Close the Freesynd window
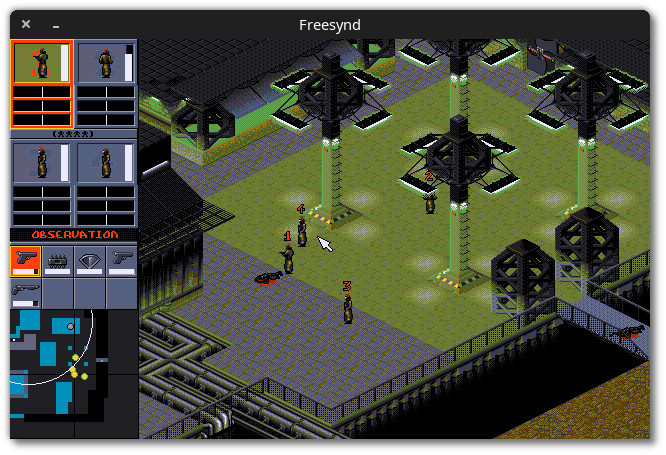 point(26,24)
